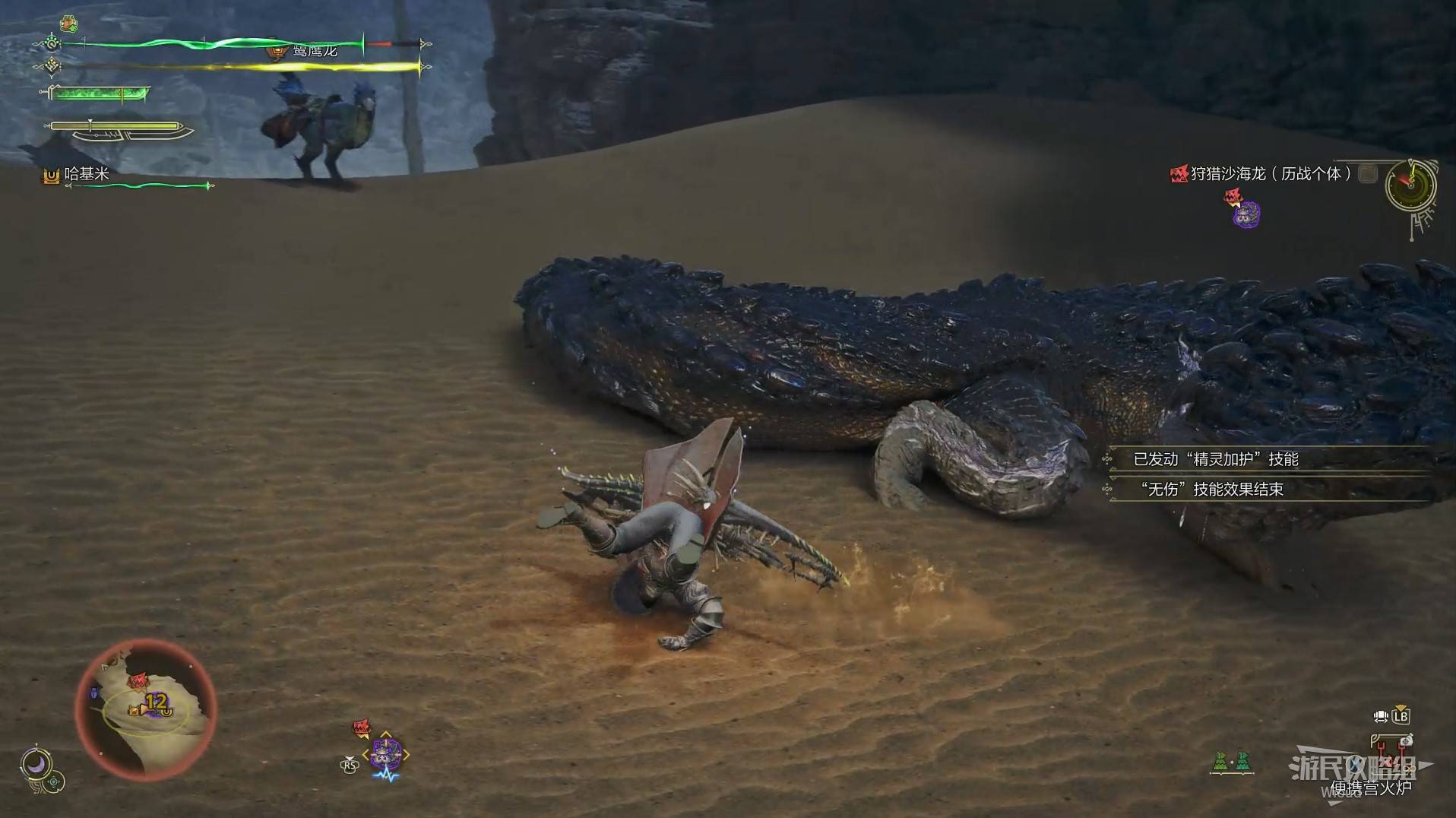This screenshot has height=818, width=1456.
Task: Click the crescent moon time-of-day icon
Action: point(35,763)
